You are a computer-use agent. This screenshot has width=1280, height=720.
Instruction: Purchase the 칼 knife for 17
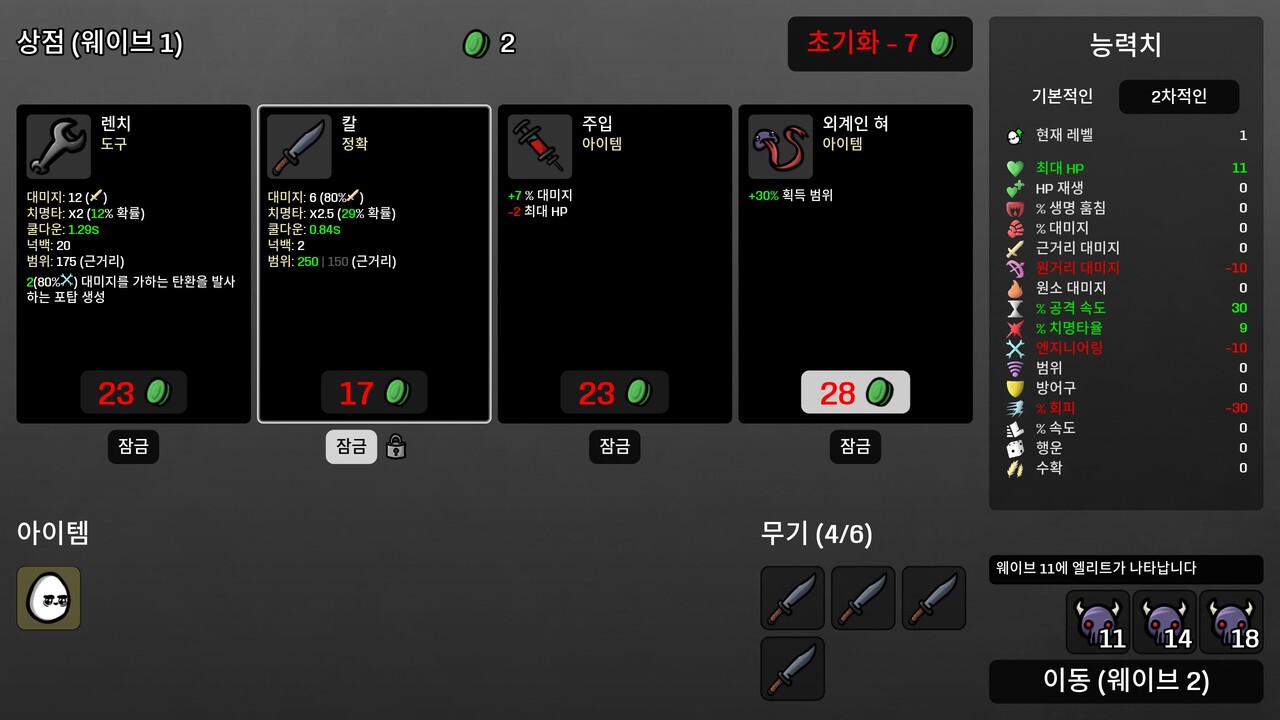point(374,393)
